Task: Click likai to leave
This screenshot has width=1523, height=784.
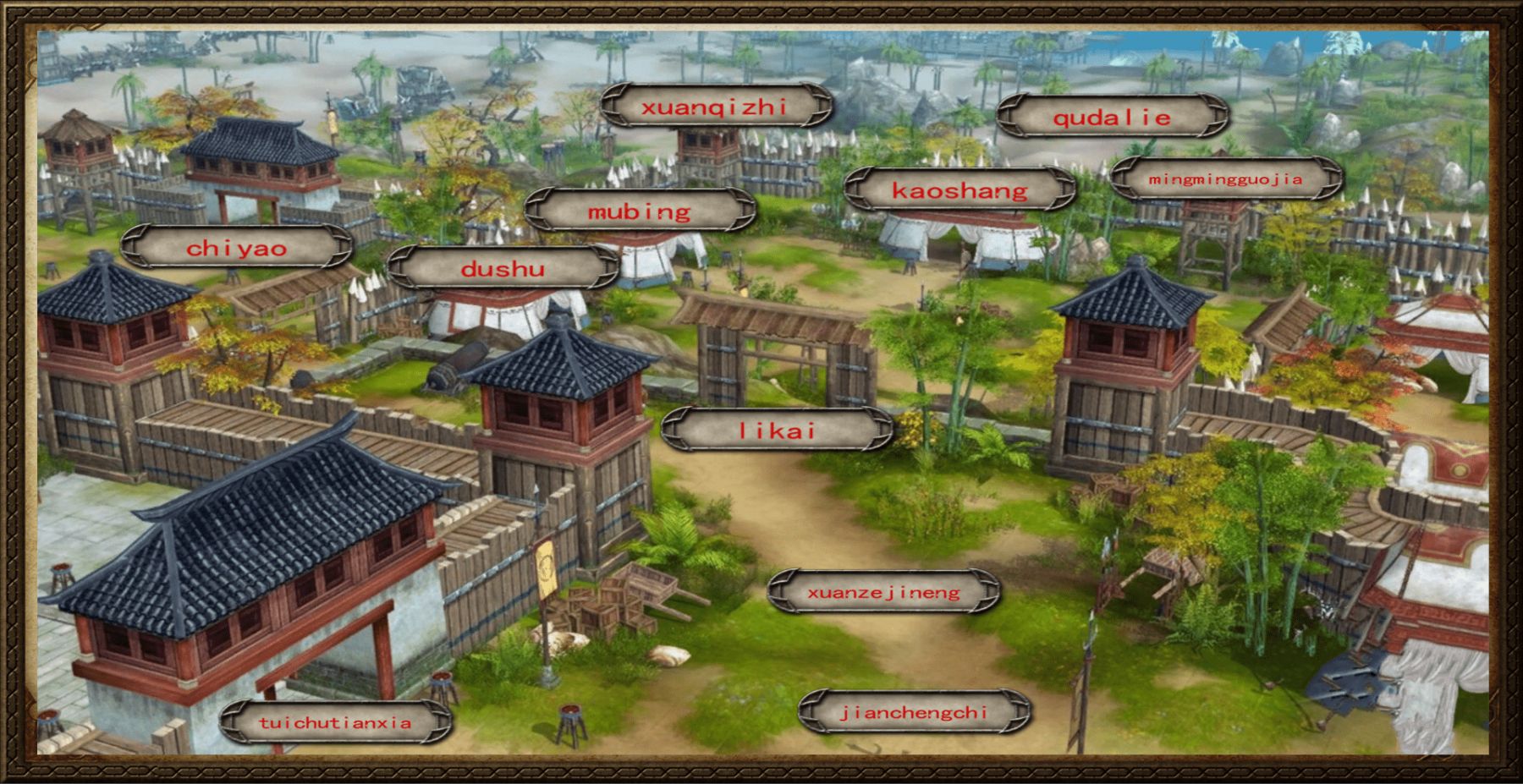Action: click(777, 430)
